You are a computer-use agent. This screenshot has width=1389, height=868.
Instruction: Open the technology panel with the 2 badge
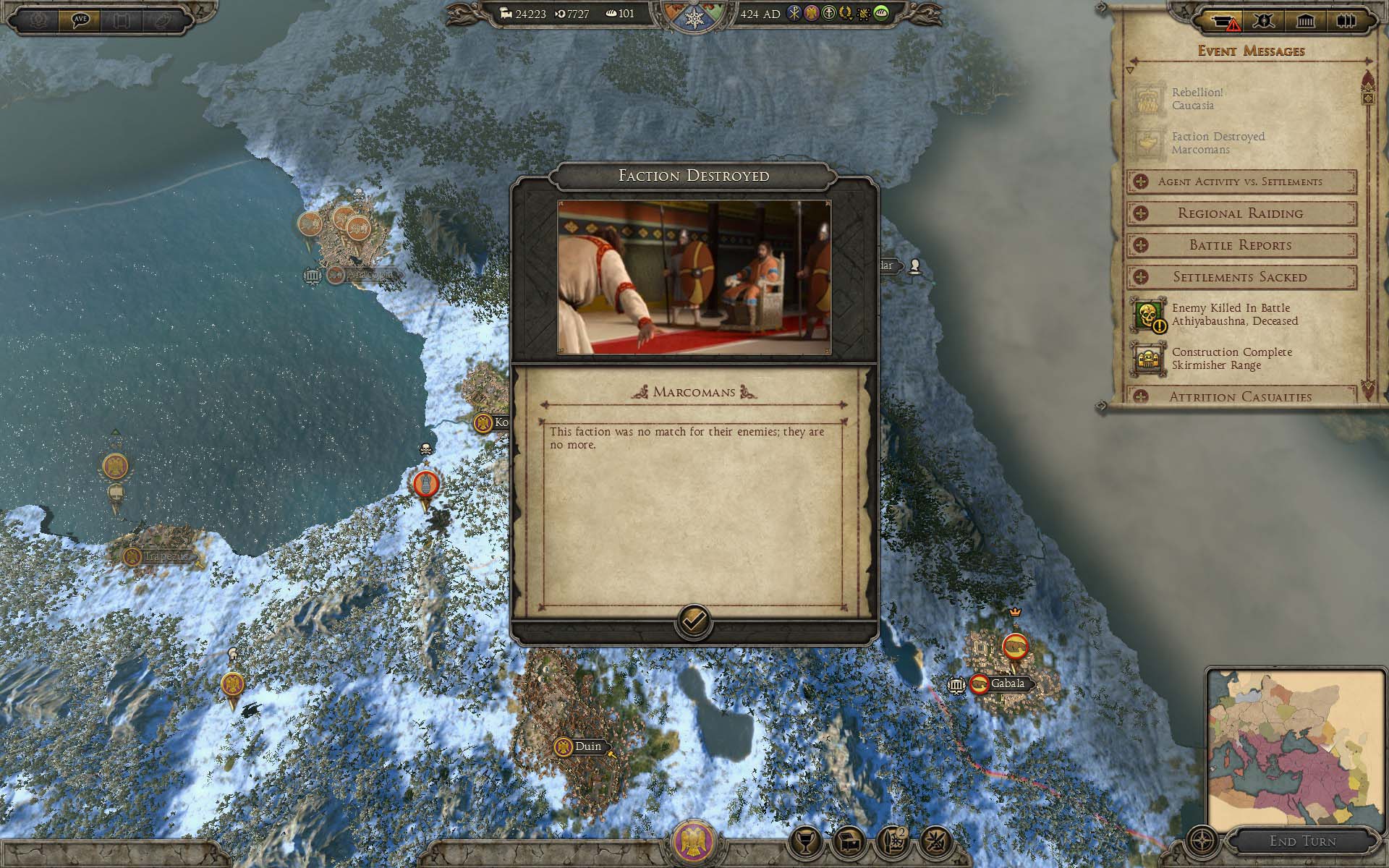coord(893,841)
